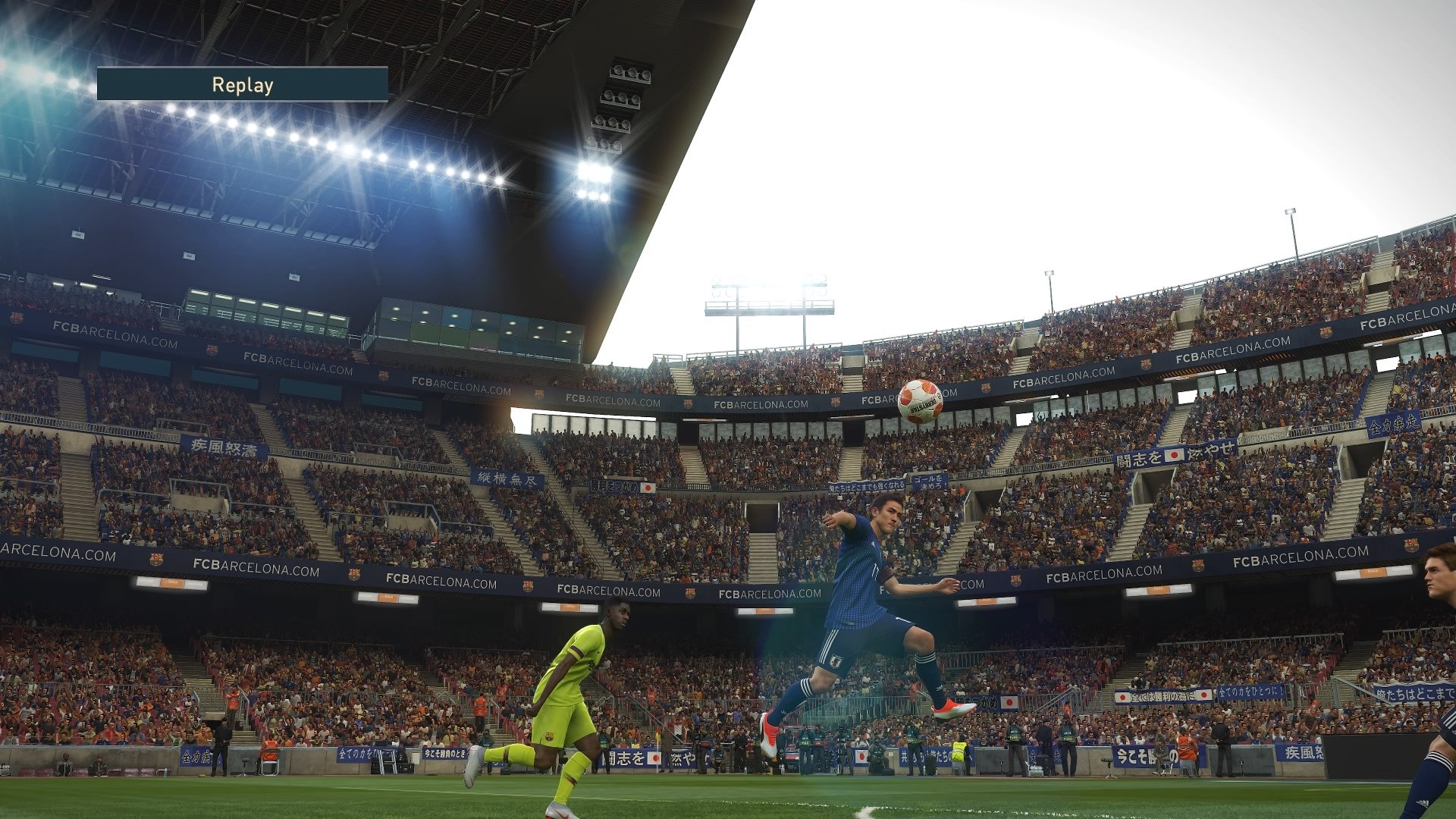
Task: Click the pitch-side camera operator
Action: [877, 750]
